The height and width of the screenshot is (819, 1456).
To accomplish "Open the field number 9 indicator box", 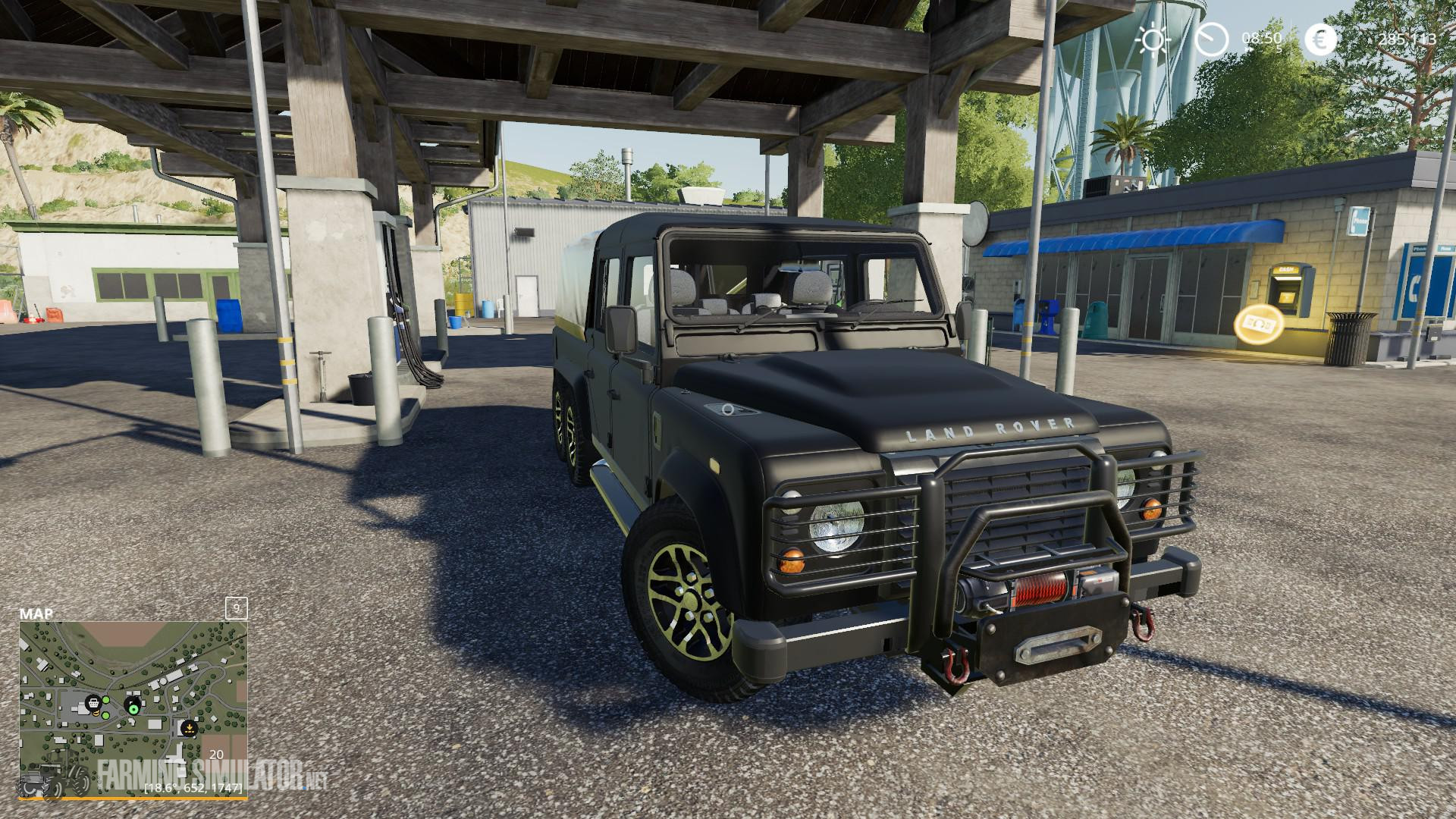I will [x=236, y=608].
